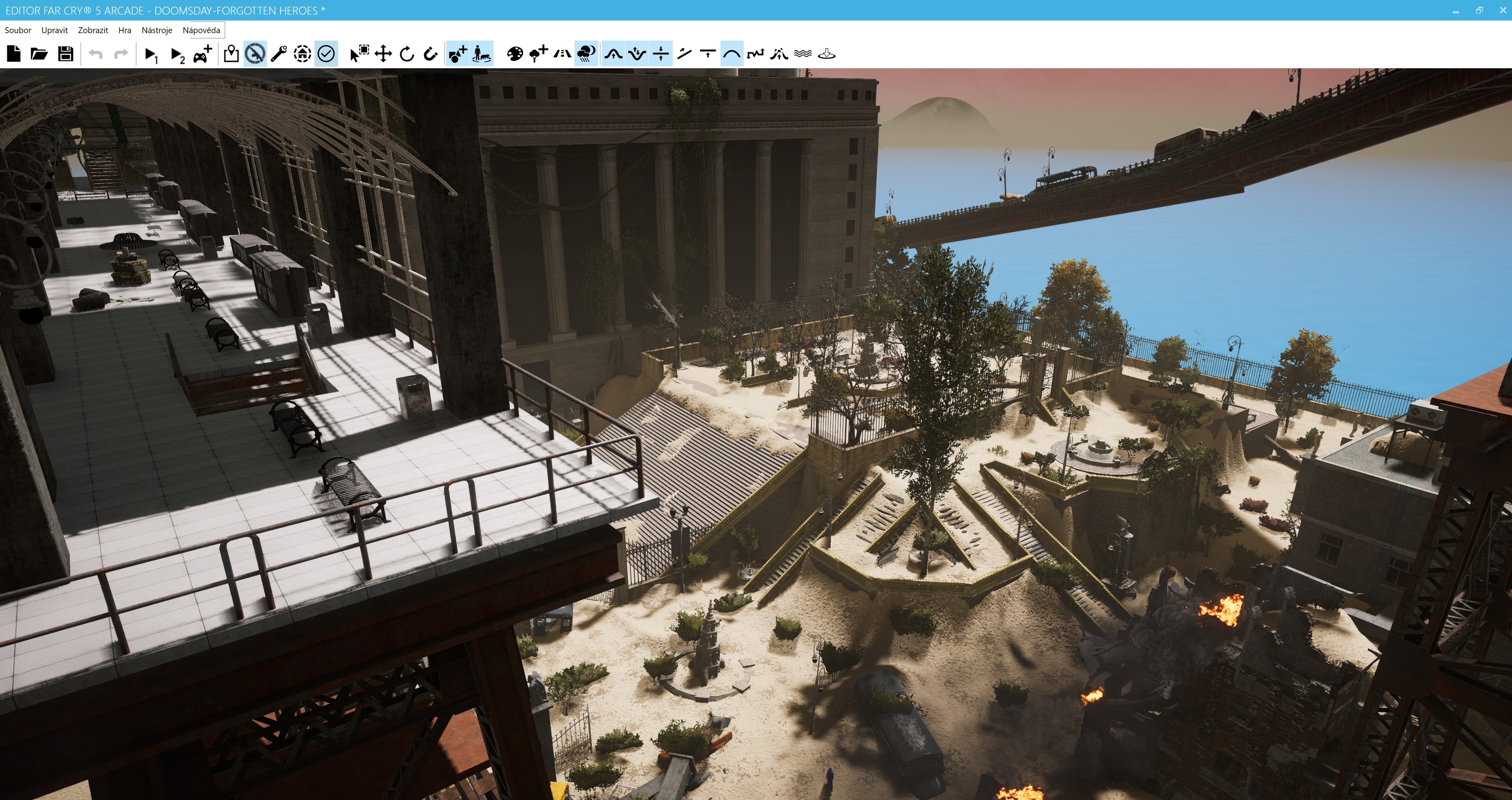
Task: Activate the magnet snap tool
Action: click(x=431, y=54)
